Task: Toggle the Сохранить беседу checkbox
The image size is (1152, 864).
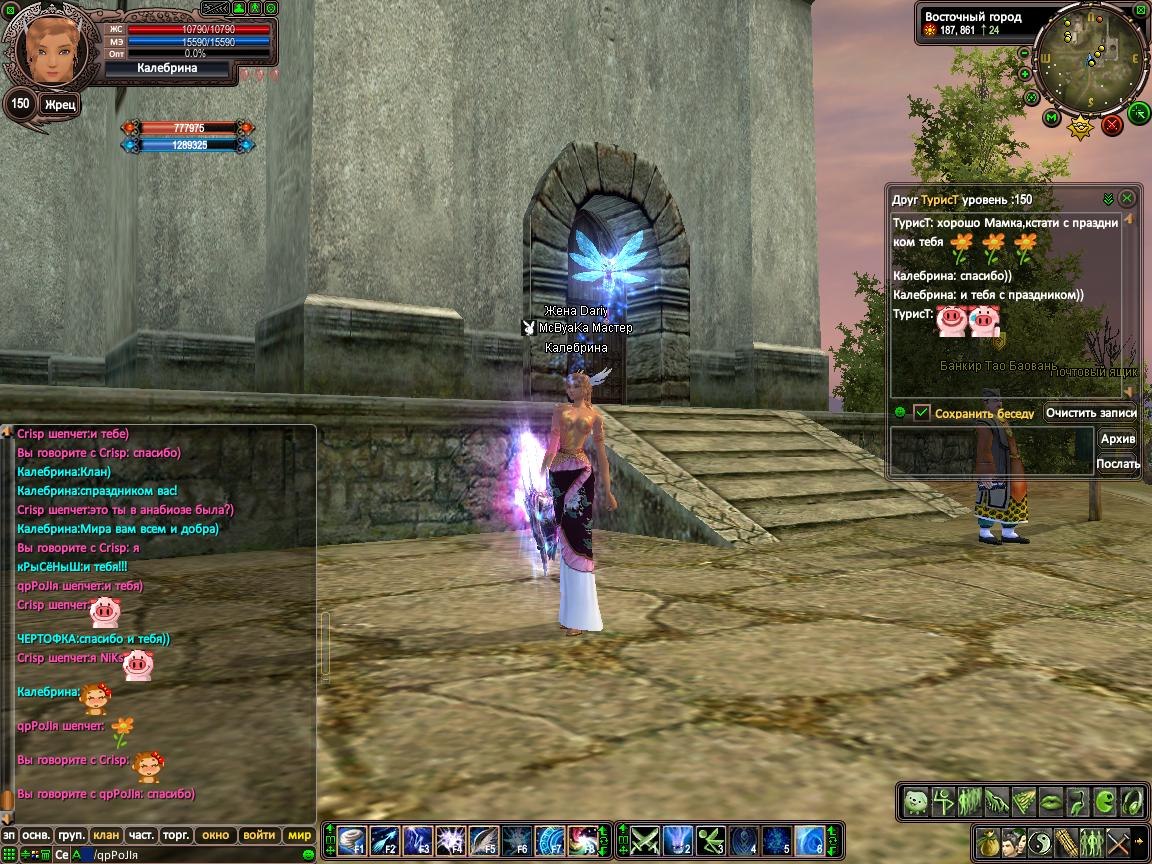Action: [922, 412]
